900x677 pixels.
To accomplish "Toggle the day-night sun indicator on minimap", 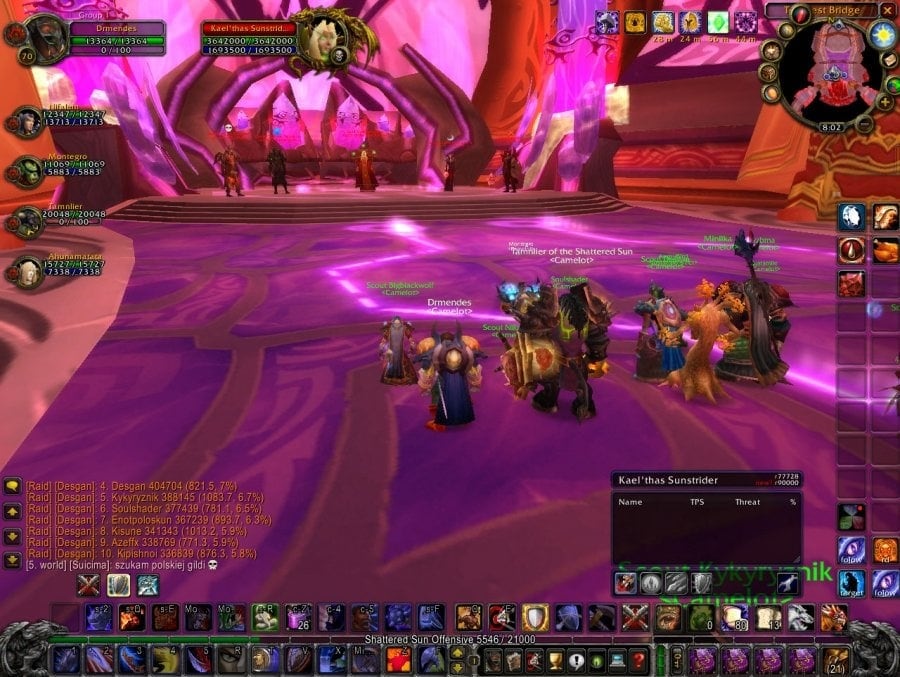I will [x=883, y=35].
